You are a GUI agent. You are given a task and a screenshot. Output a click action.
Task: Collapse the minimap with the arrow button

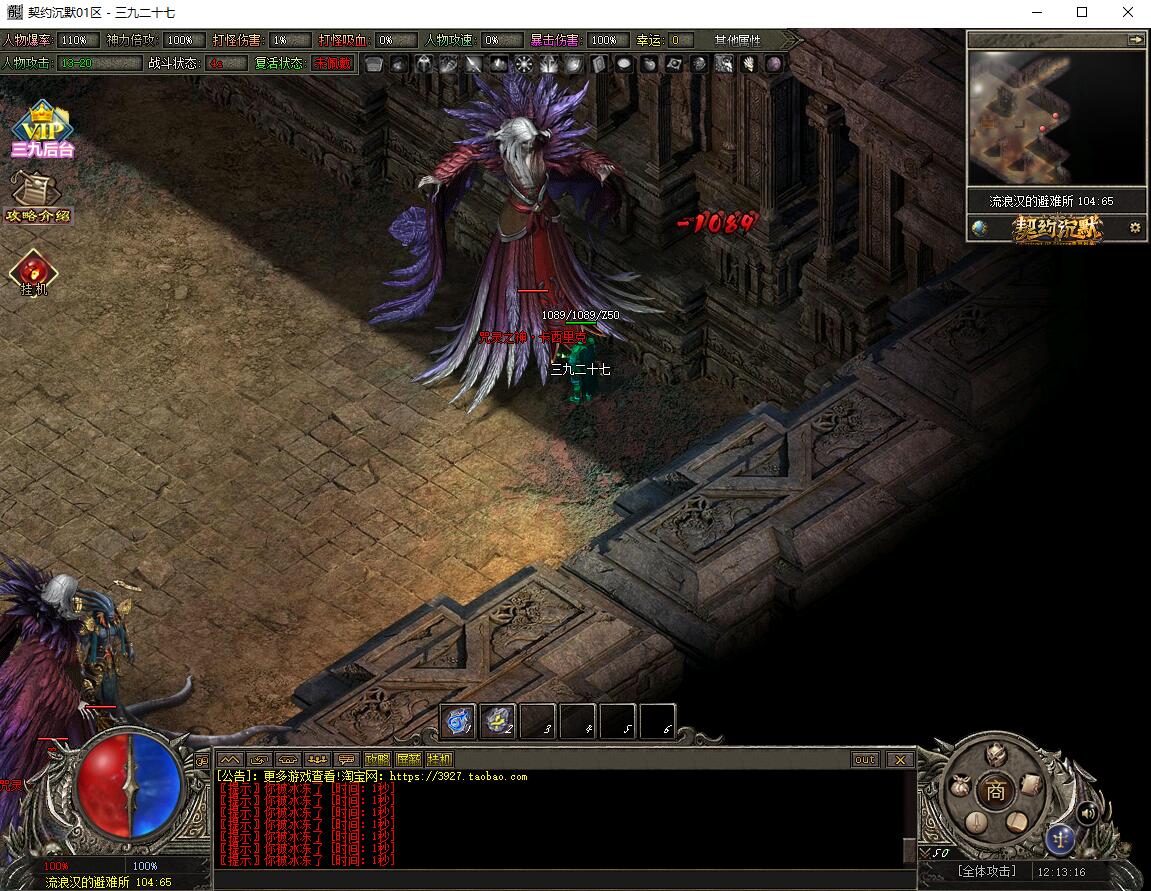pos(1135,40)
